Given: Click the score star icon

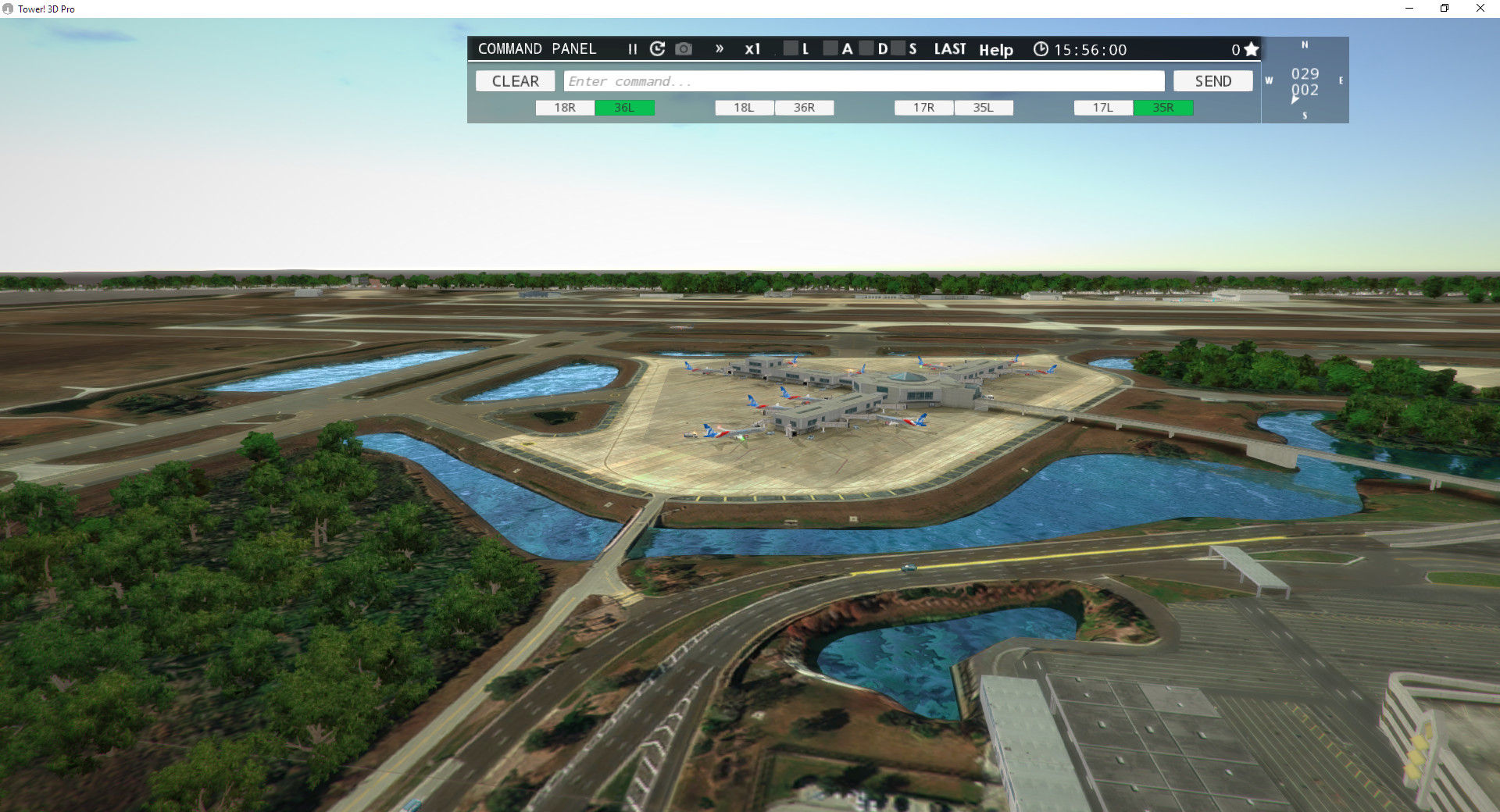Looking at the screenshot, I should (1252, 48).
